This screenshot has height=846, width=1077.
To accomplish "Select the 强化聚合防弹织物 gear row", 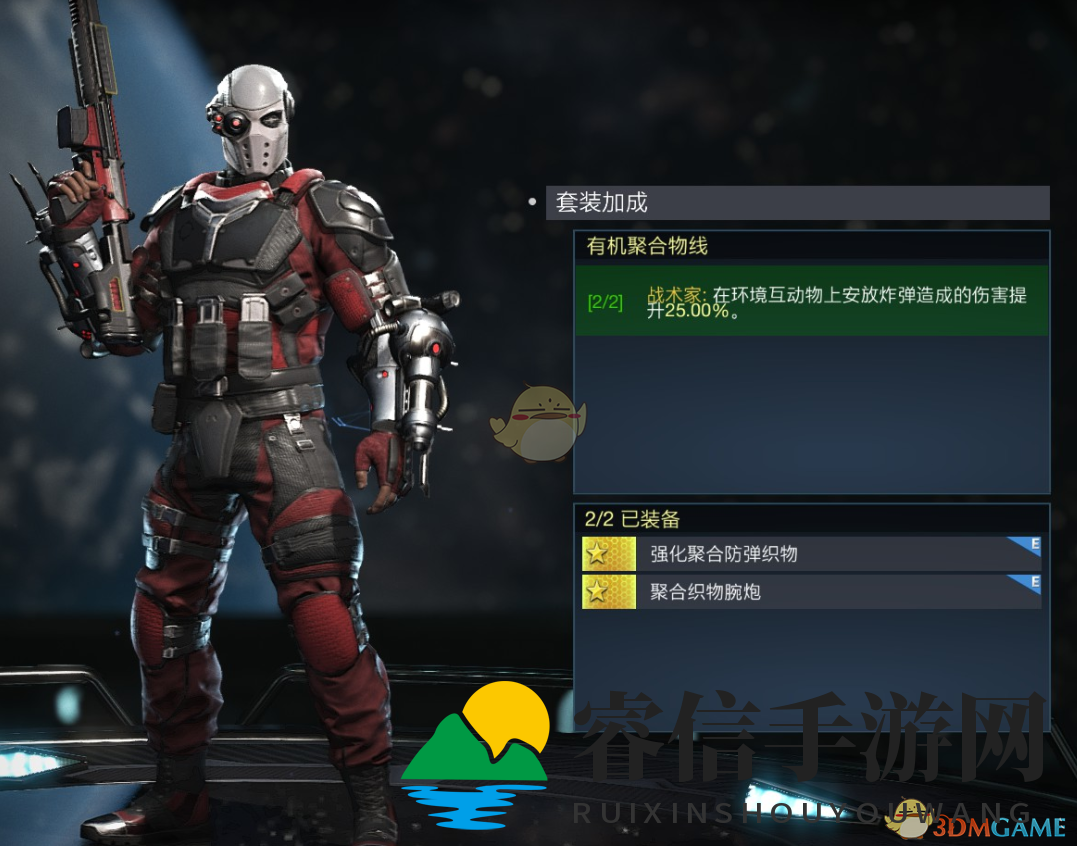I will pyautogui.click(x=810, y=554).
